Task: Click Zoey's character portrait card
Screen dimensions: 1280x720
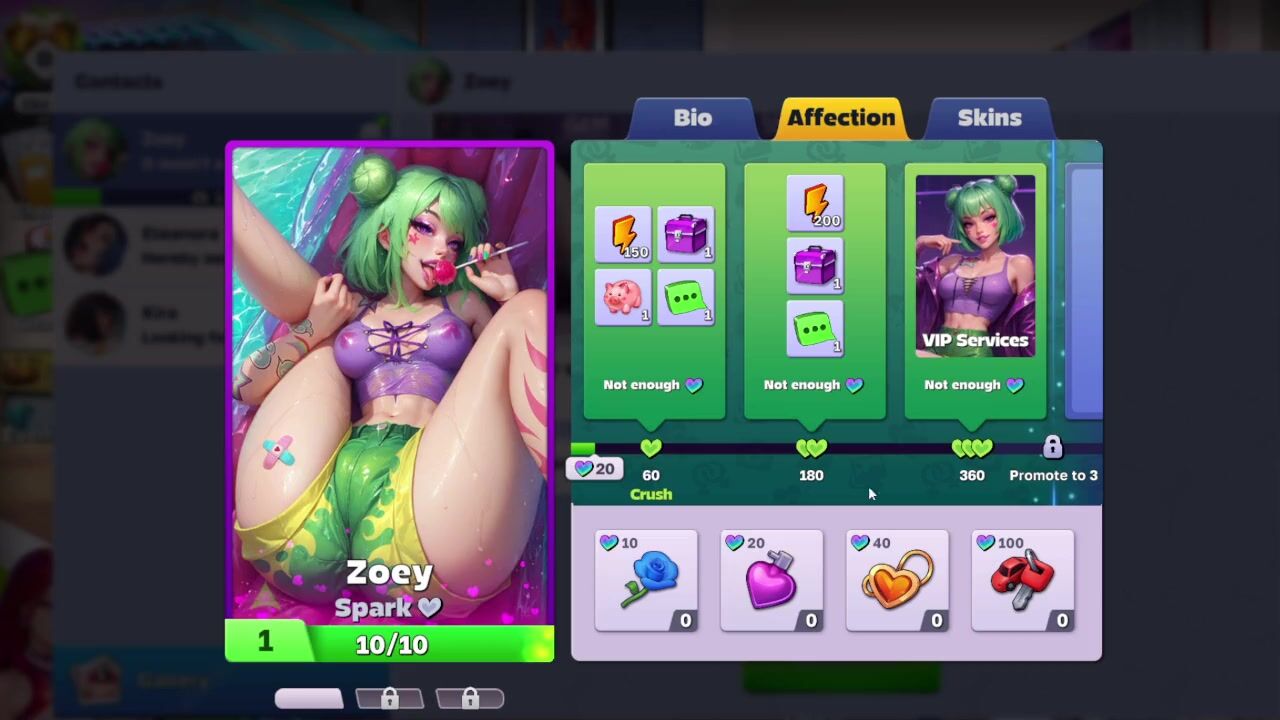Action: click(390, 400)
